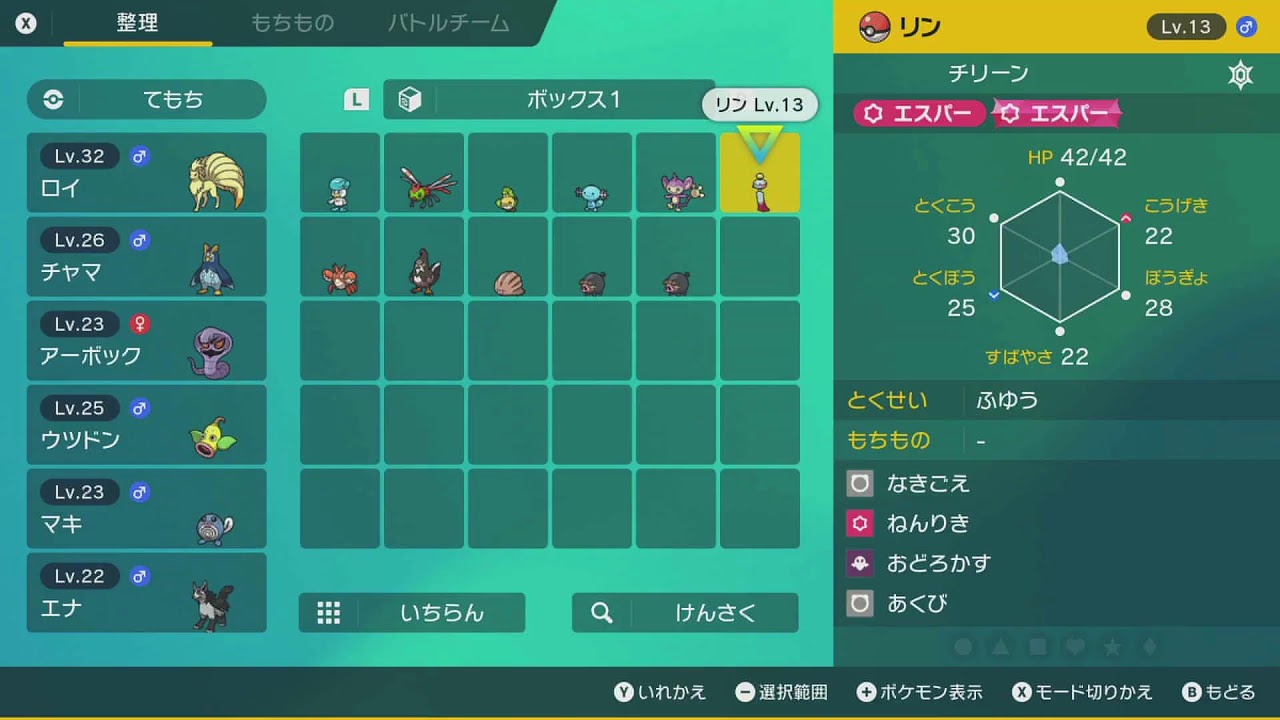Screen dimensions: 1280x720
Task: Switch to the もちもの tab
Action: coord(291,23)
